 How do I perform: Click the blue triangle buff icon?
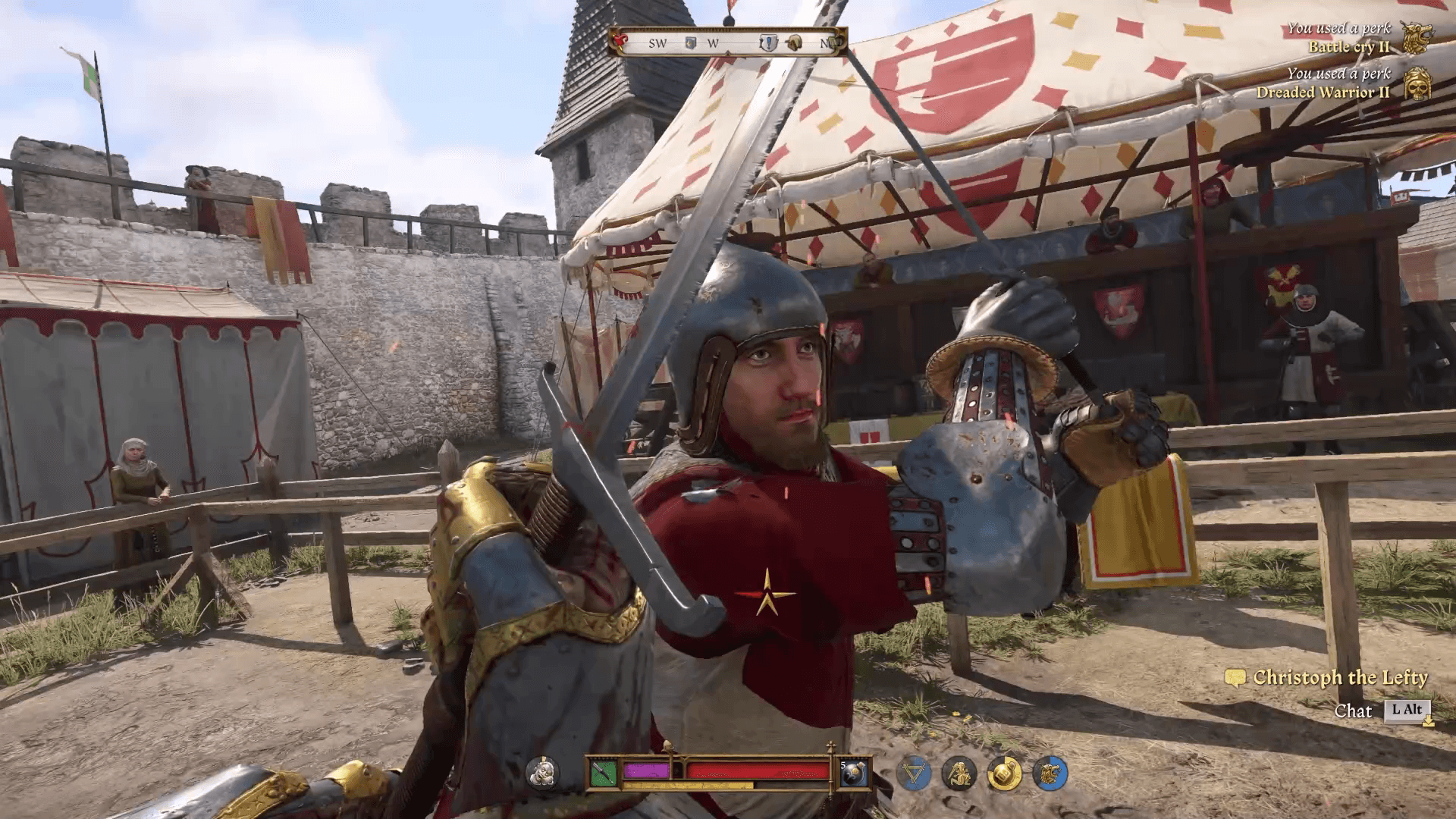(916, 773)
